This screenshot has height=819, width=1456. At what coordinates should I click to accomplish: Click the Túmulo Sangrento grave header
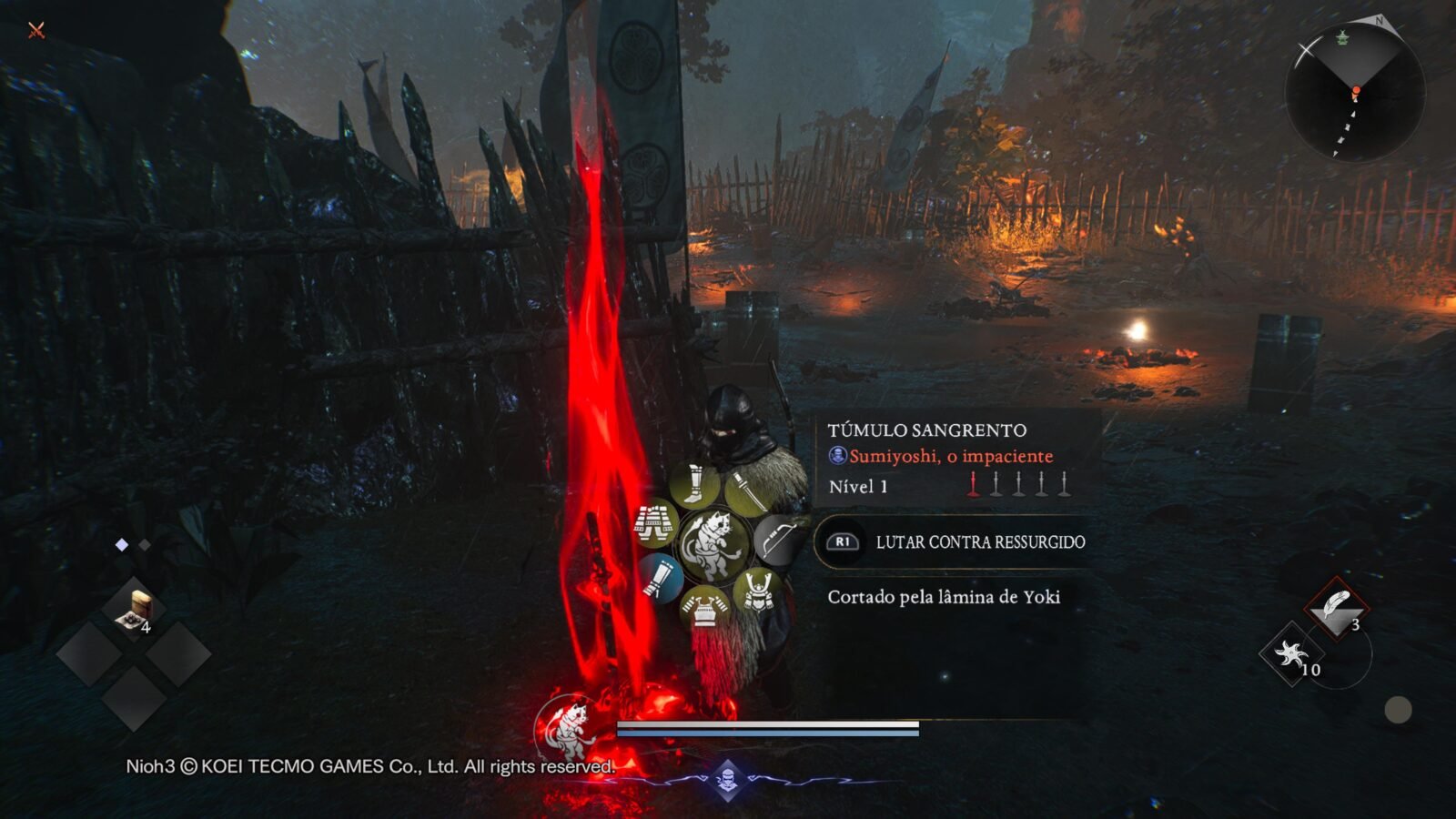coord(926,430)
